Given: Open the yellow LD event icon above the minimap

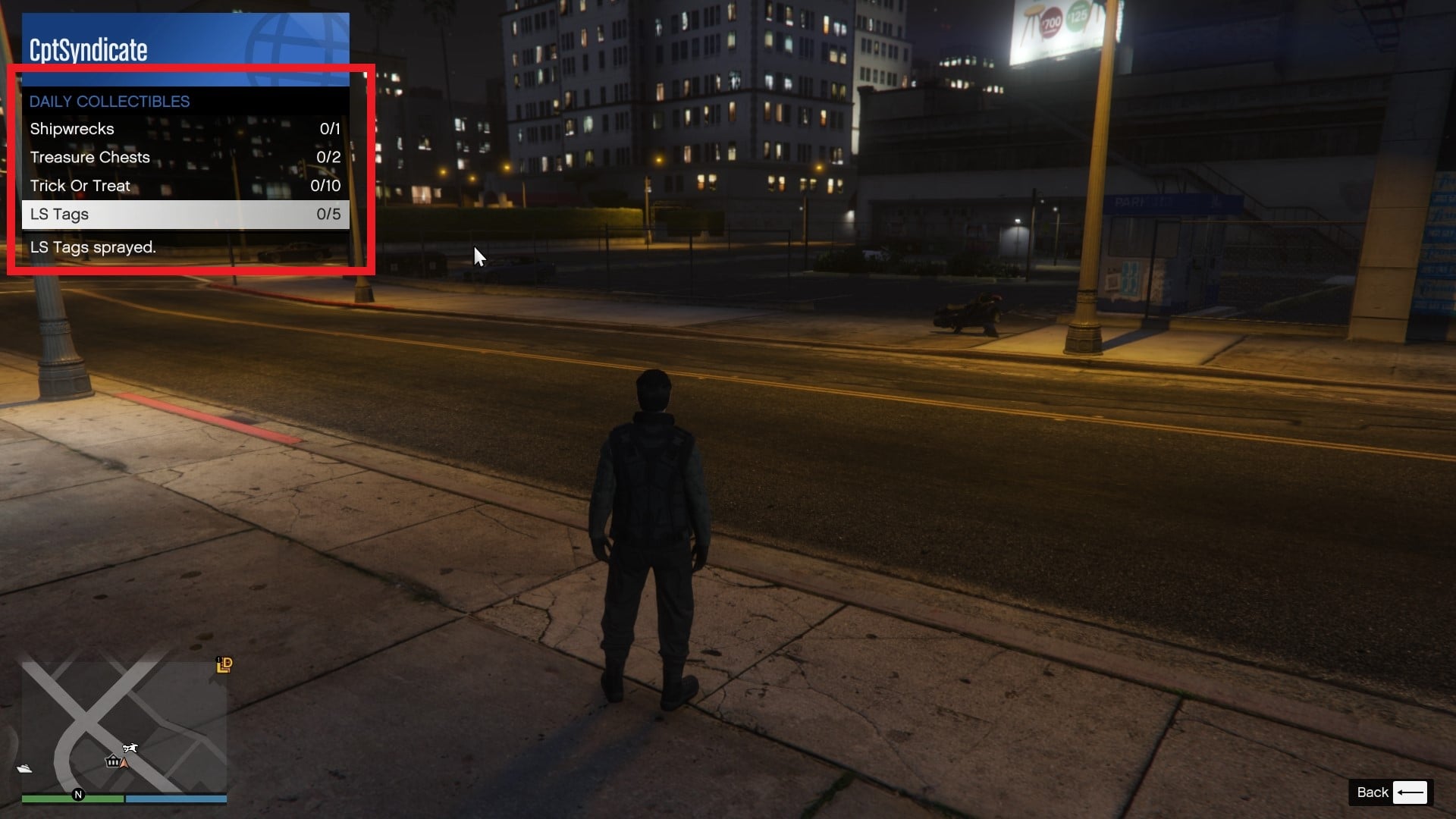Looking at the screenshot, I should pos(224,666).
